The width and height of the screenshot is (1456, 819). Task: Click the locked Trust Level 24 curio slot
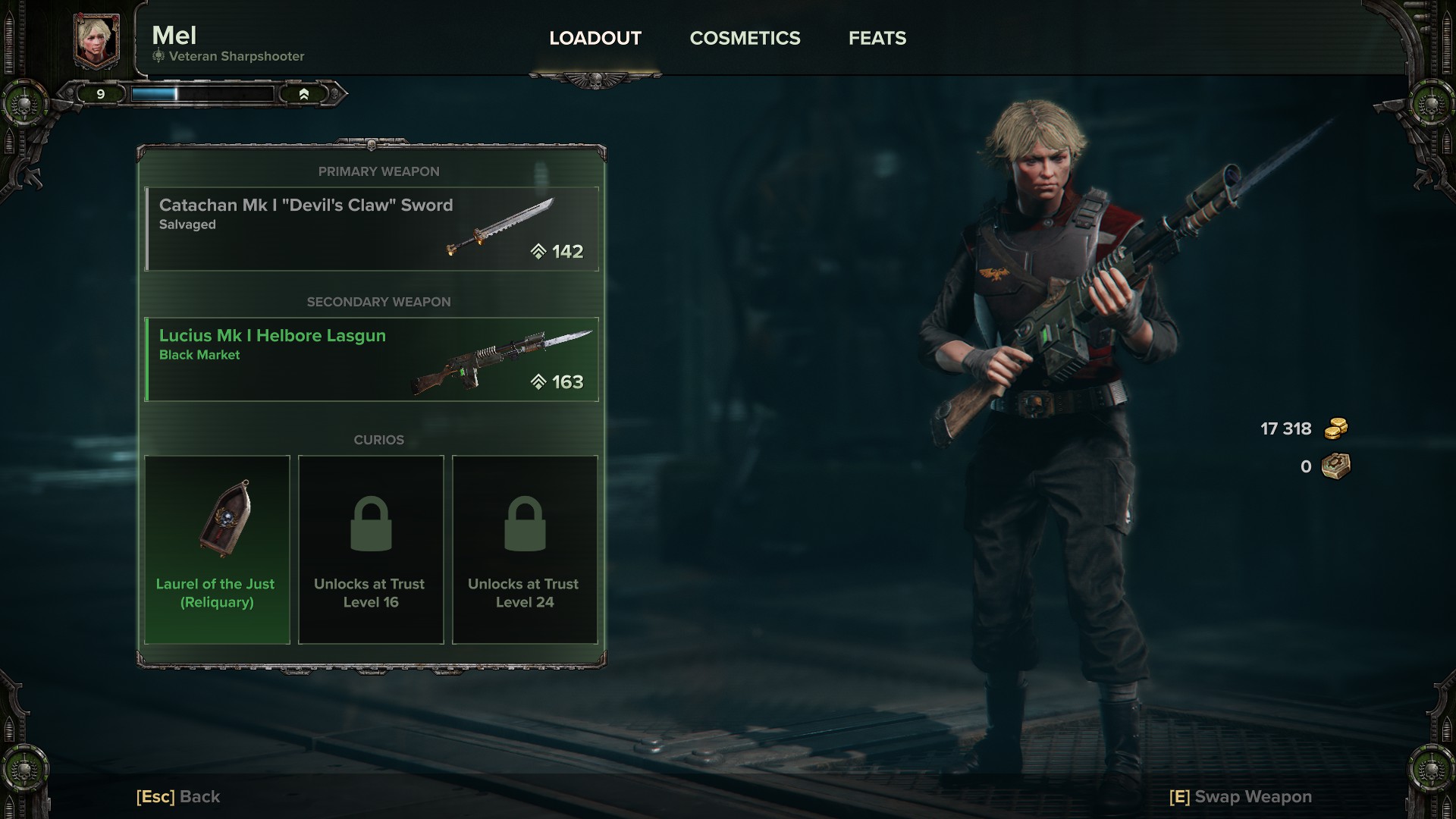(525, 550)
